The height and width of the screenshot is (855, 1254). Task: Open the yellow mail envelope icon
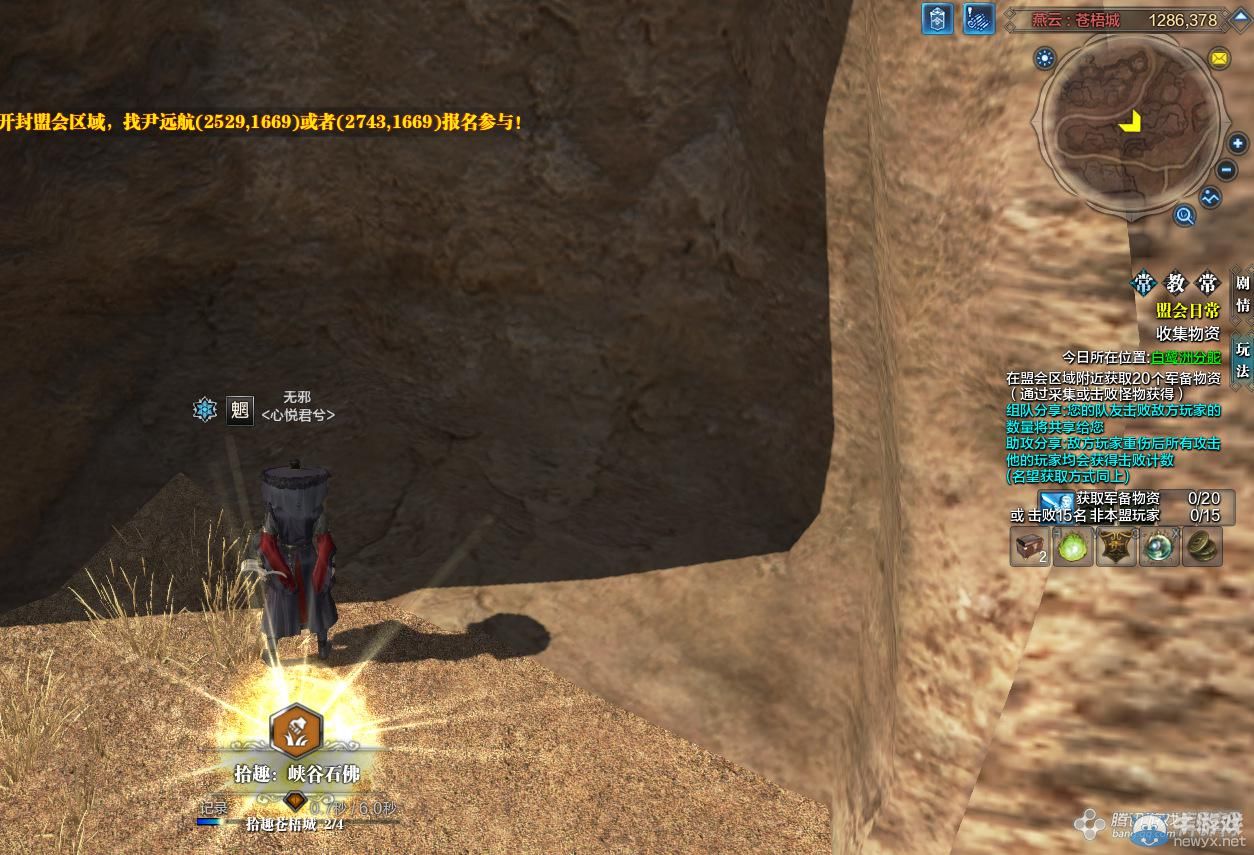tap(1219, 58)
